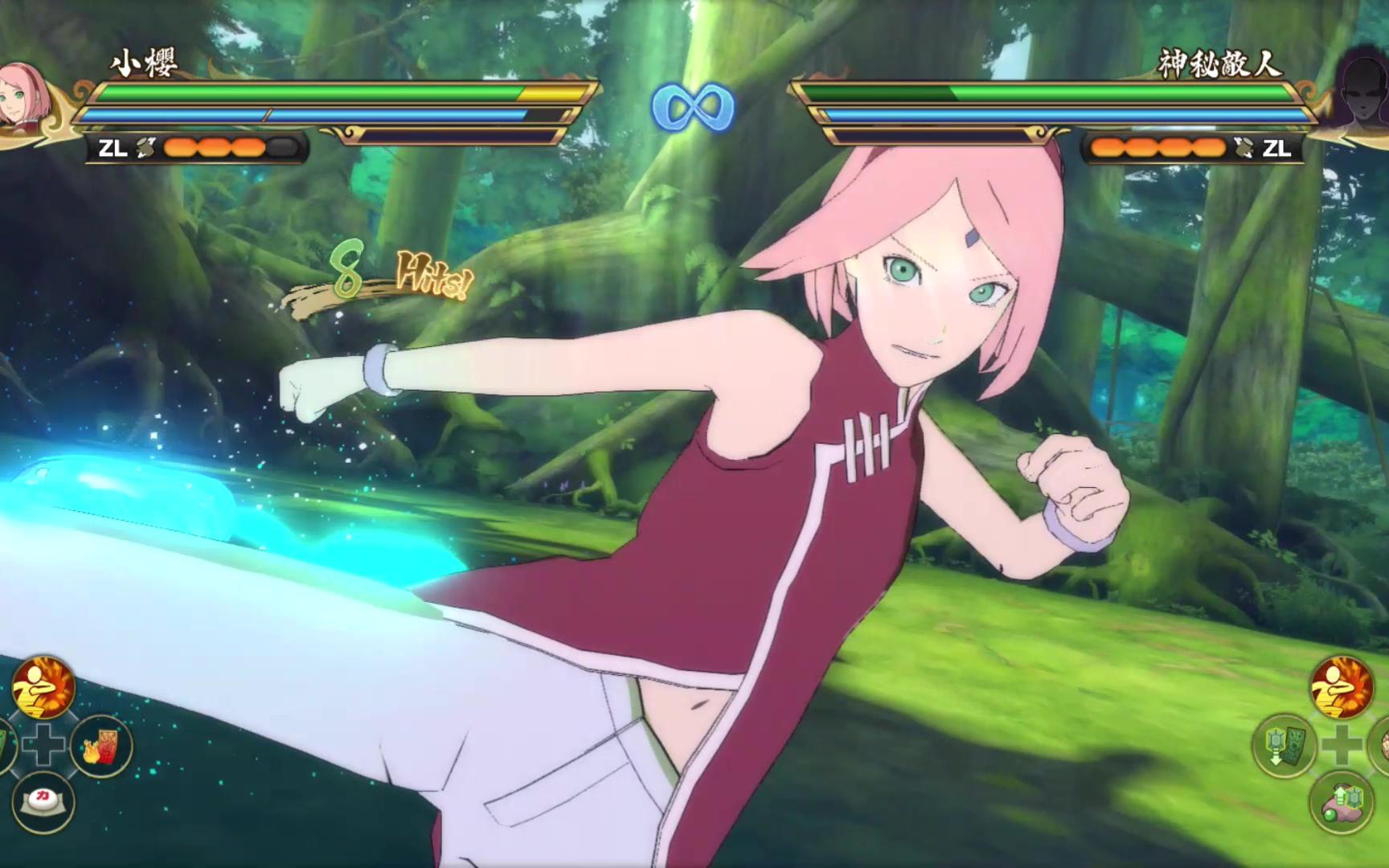Click the opponent's fiery dash attack item

[x=1342, y=687]
